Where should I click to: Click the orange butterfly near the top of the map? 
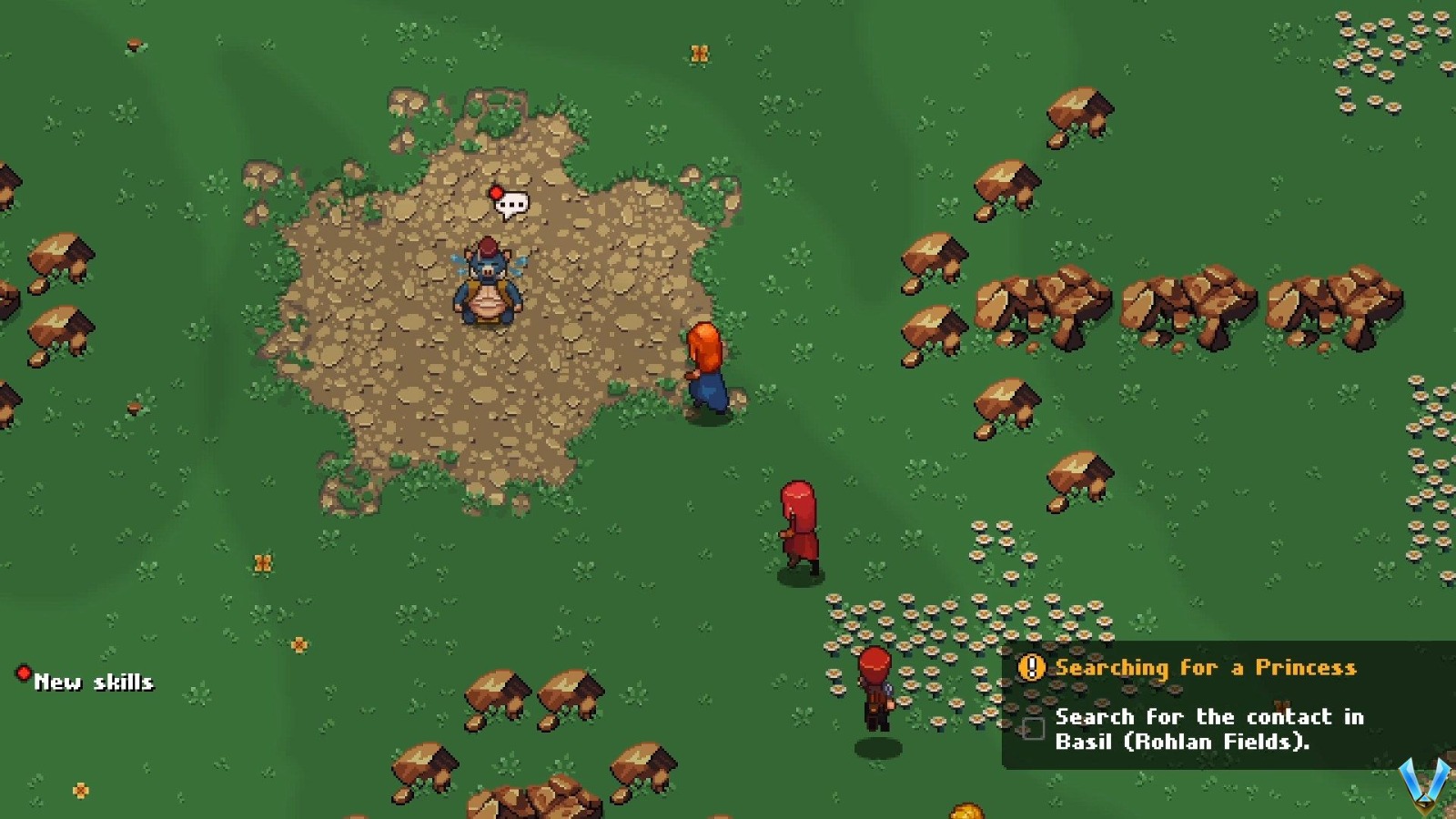701,52
